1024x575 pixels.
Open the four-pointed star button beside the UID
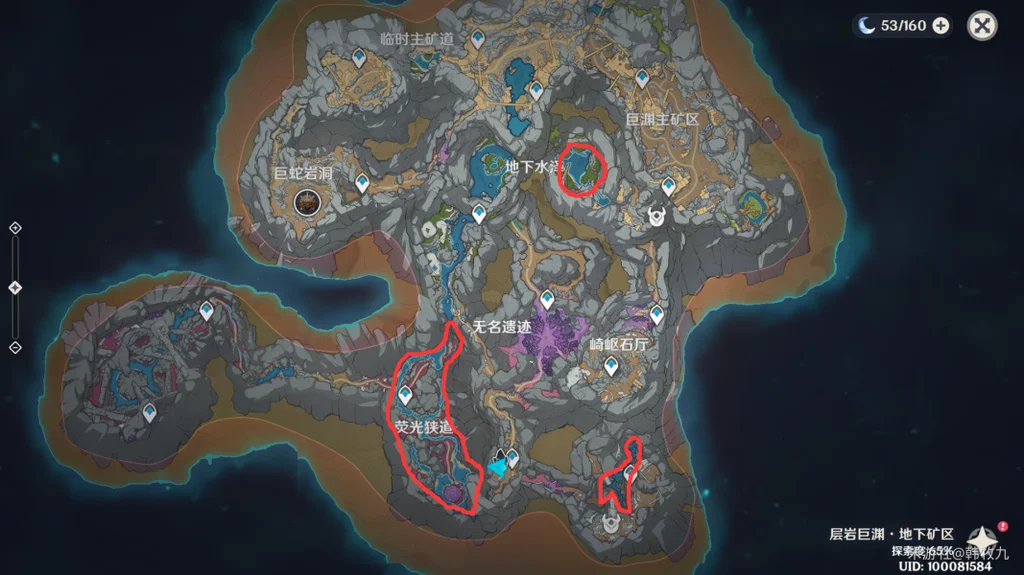point(983,540)
